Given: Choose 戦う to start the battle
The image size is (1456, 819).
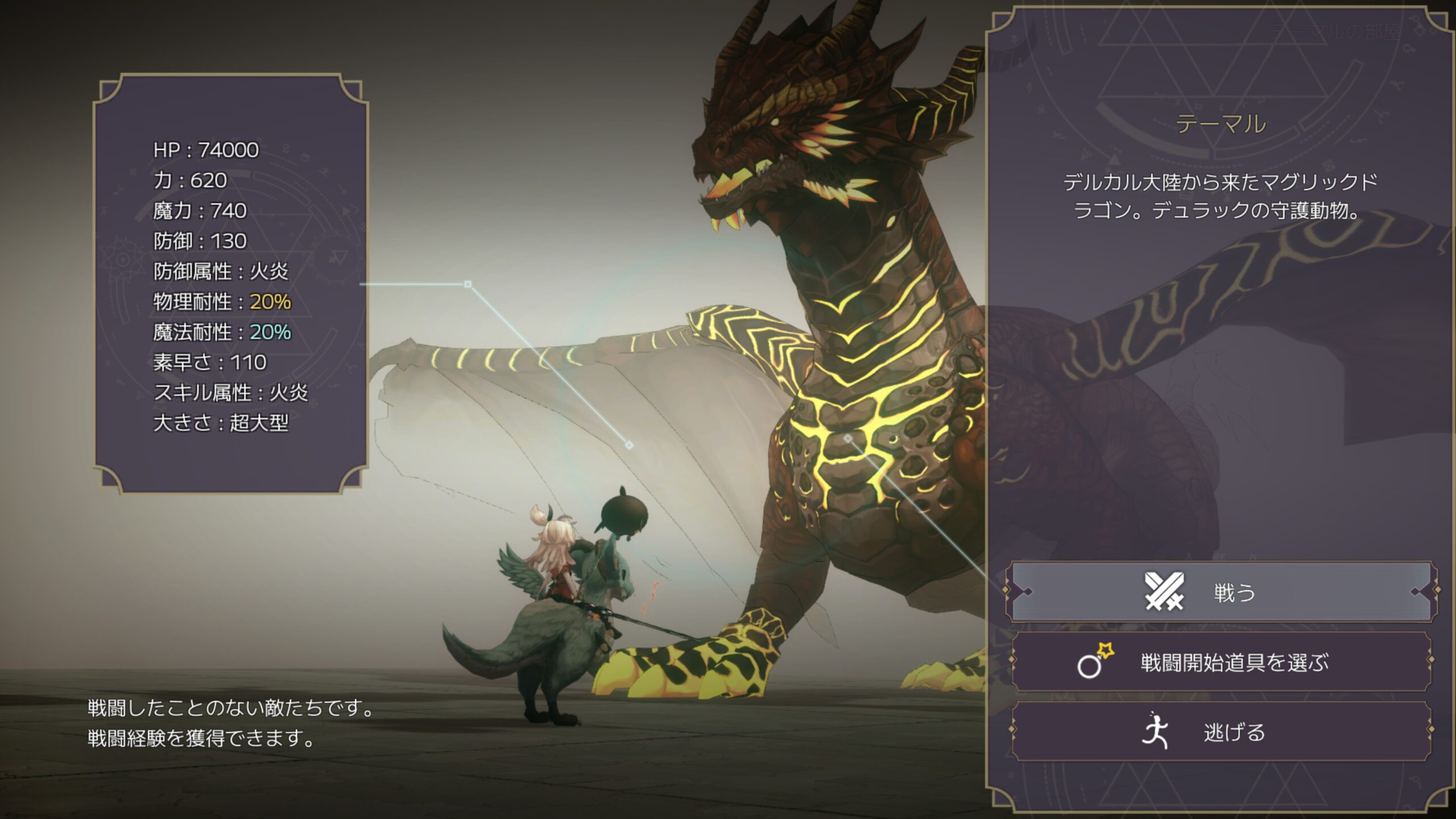Looking at the screenshot, I should [1221, 592].
